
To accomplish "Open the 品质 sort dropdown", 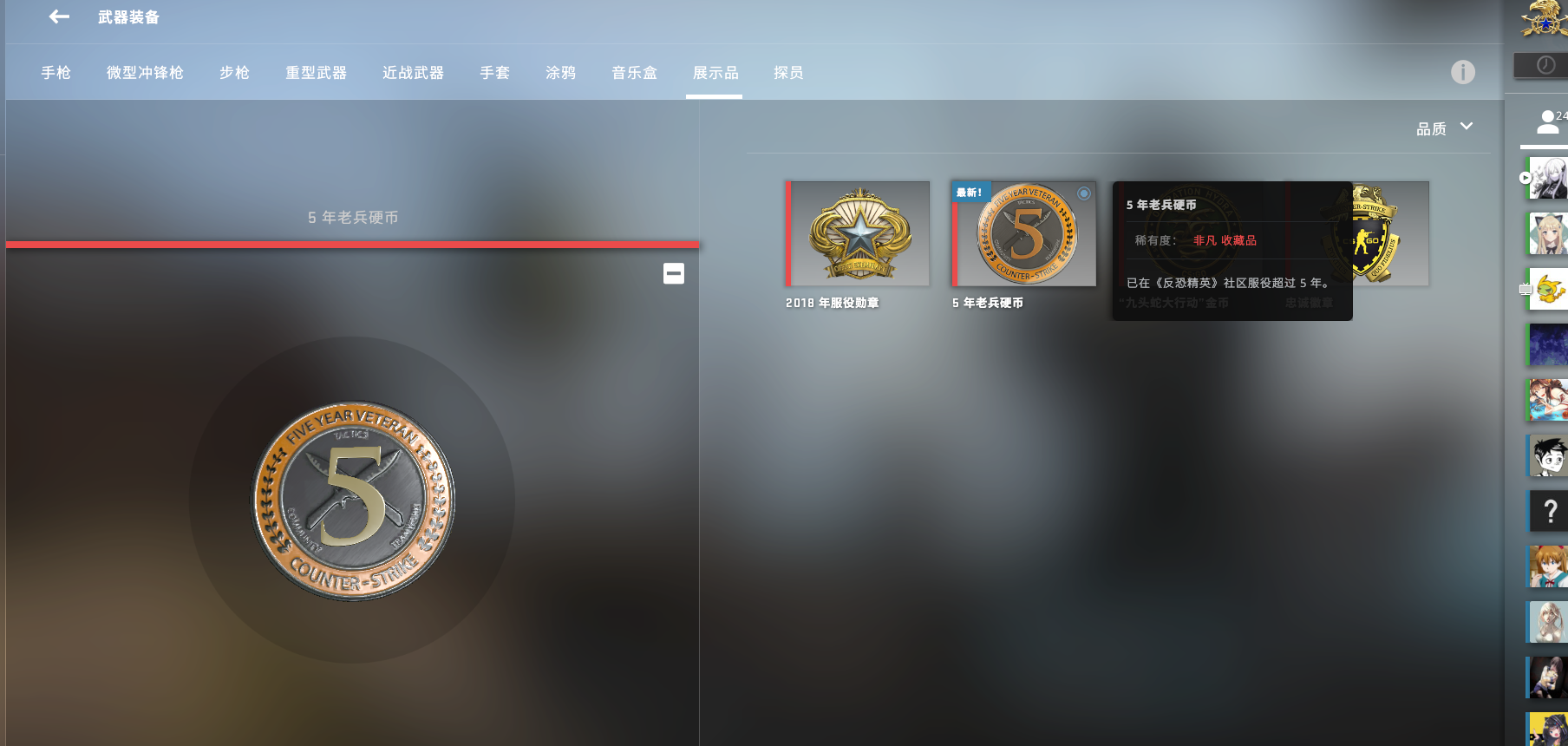I will tap(1431, 128).
